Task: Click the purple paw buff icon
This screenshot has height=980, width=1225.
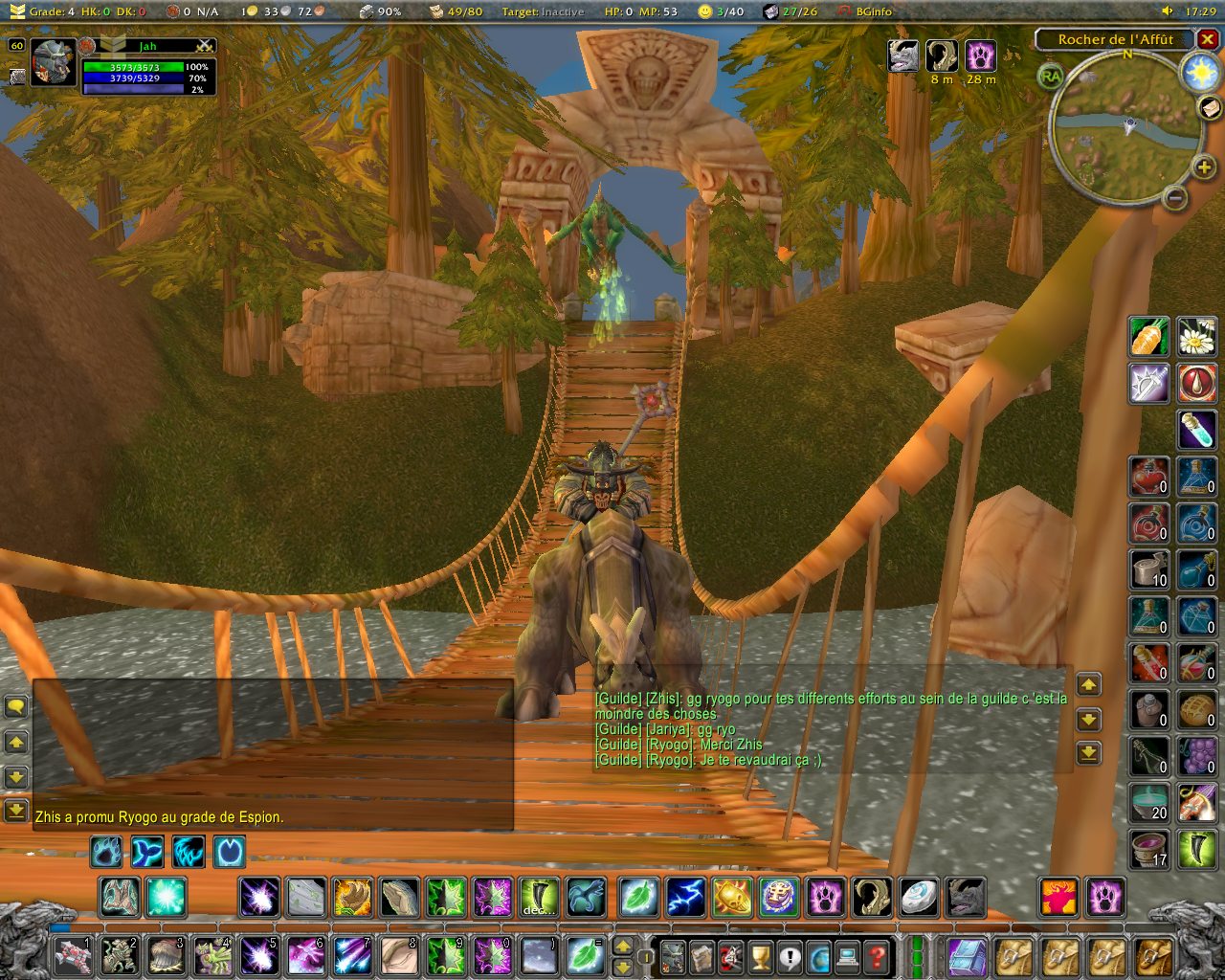Action: (981, 56)
